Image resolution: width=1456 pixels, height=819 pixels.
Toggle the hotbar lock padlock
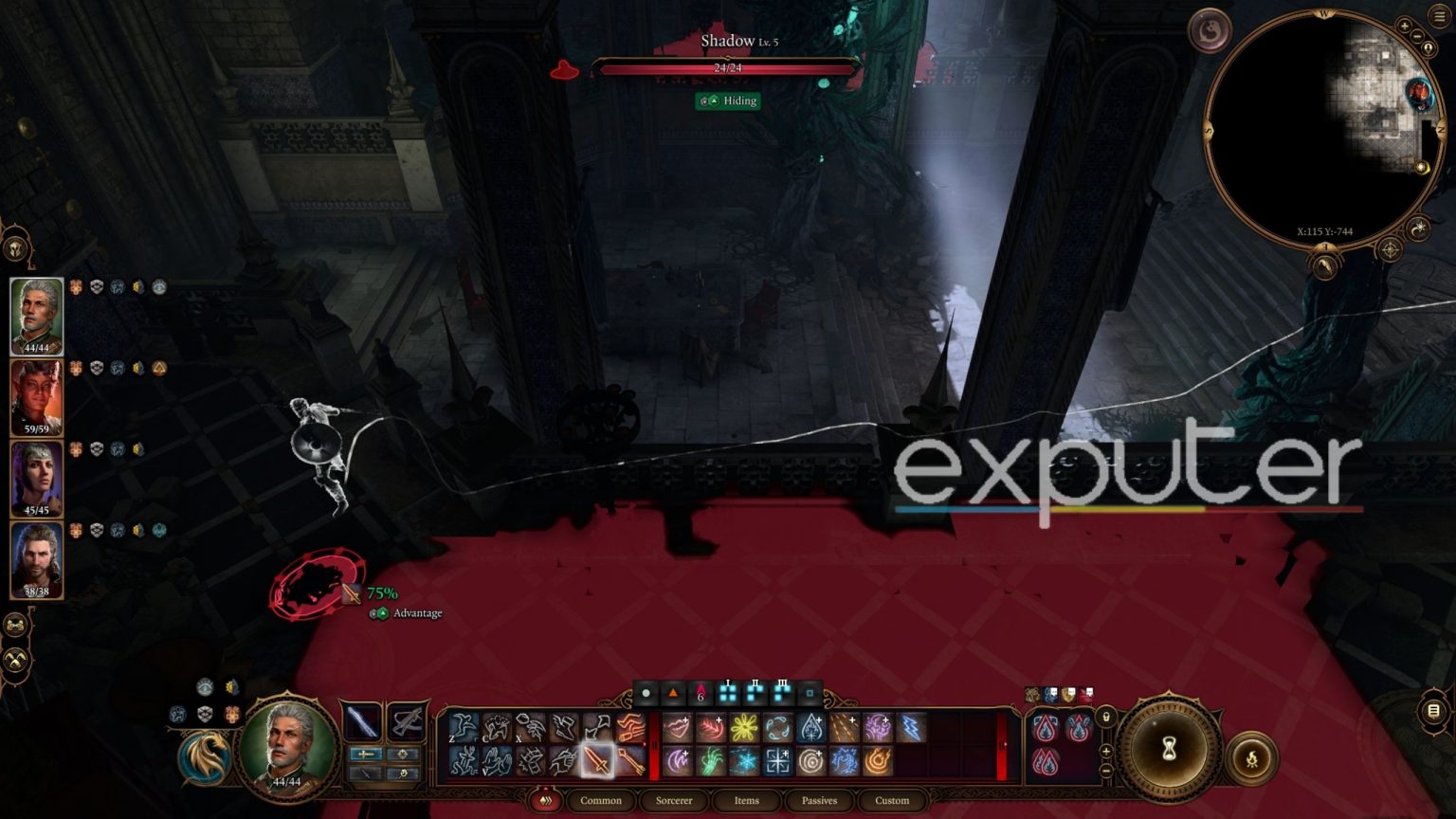click(1106, 718)
